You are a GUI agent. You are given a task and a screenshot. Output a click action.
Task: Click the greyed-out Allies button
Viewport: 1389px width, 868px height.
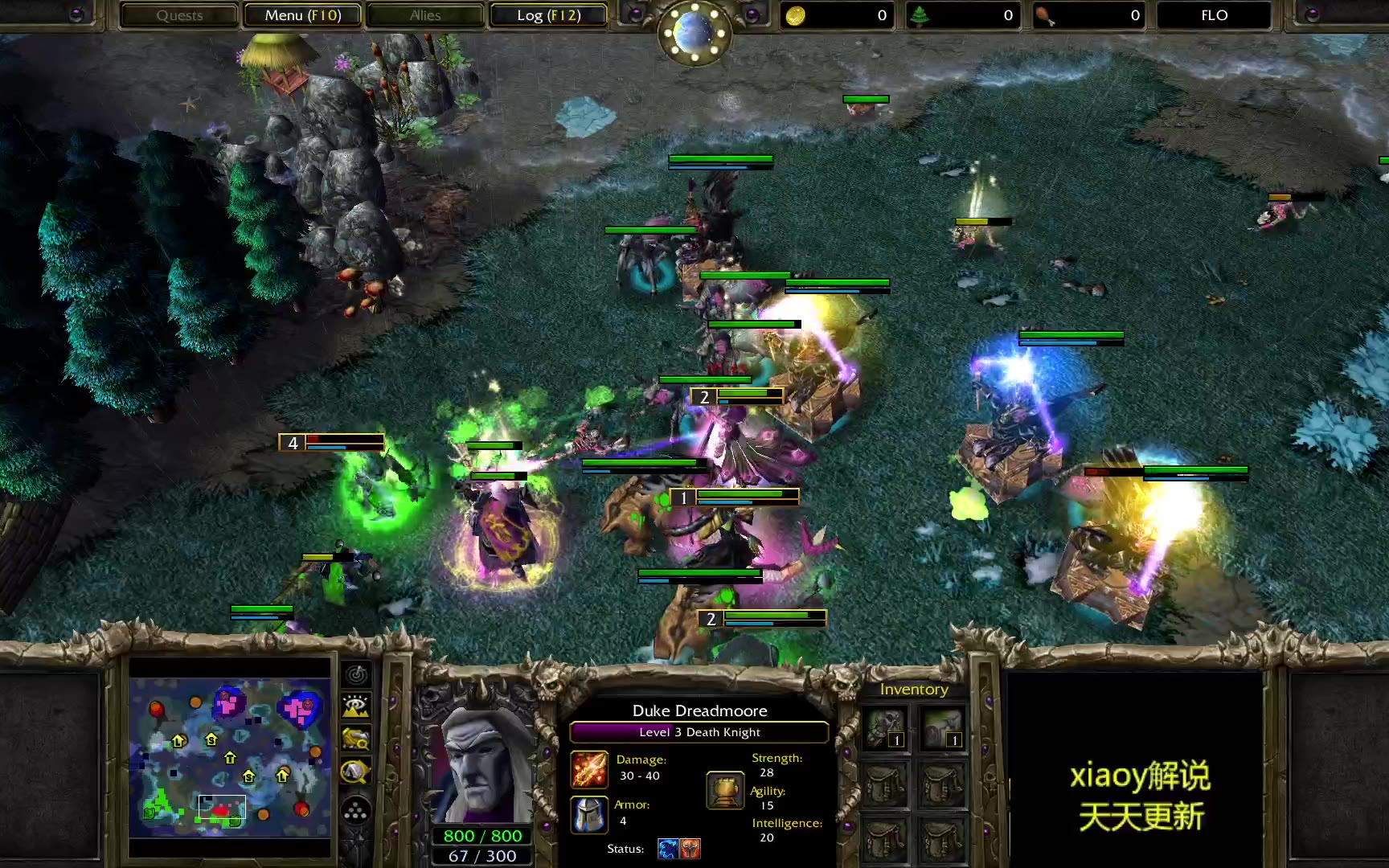425,15
